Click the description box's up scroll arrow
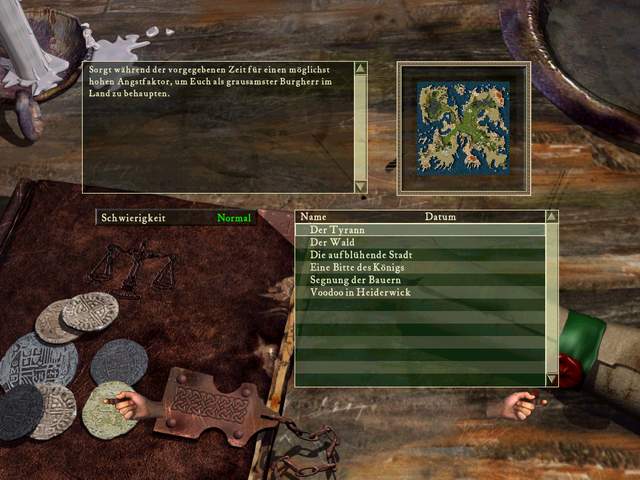 (x=361, y=69)
